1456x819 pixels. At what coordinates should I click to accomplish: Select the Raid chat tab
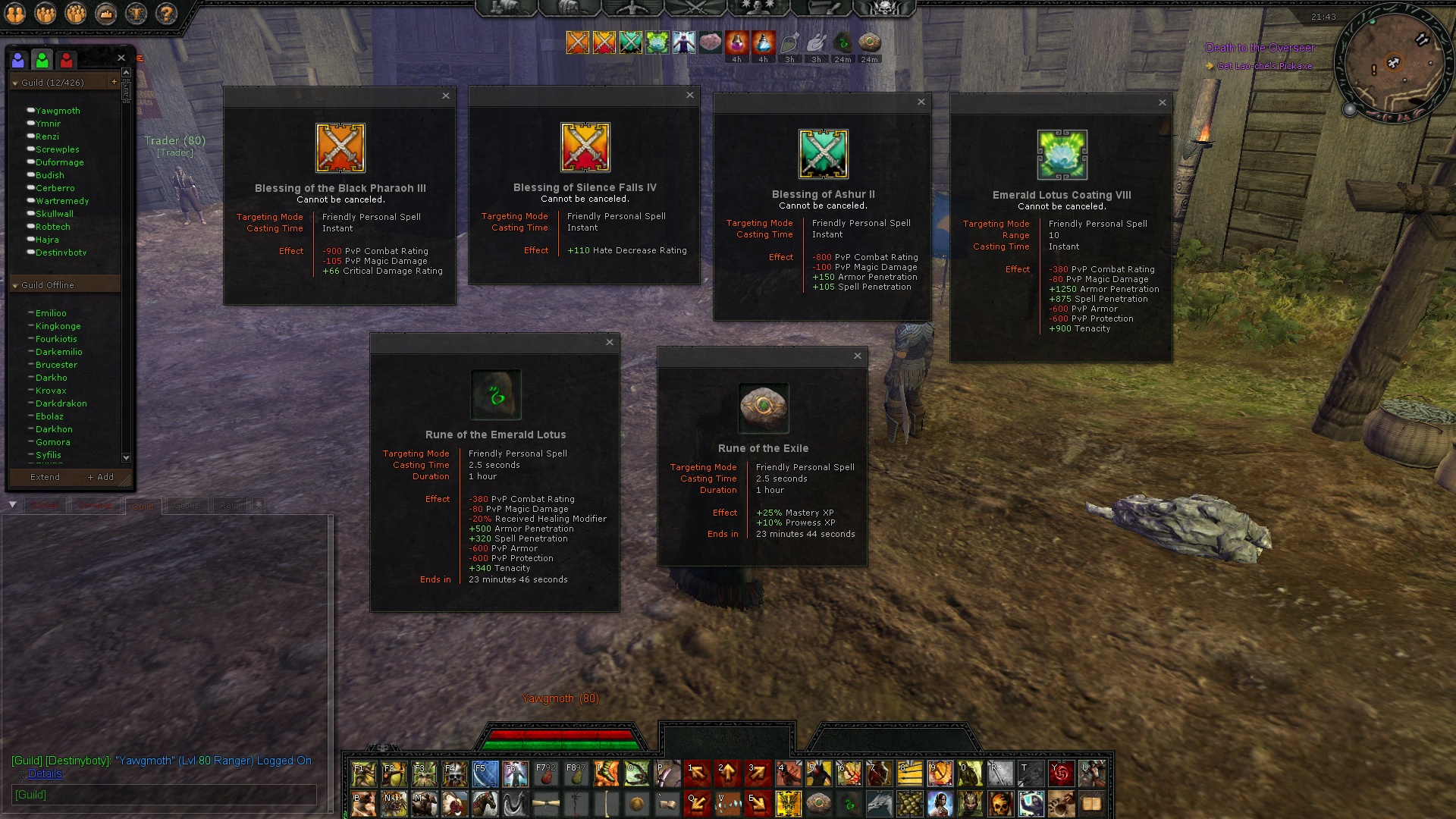pos(229,505)
